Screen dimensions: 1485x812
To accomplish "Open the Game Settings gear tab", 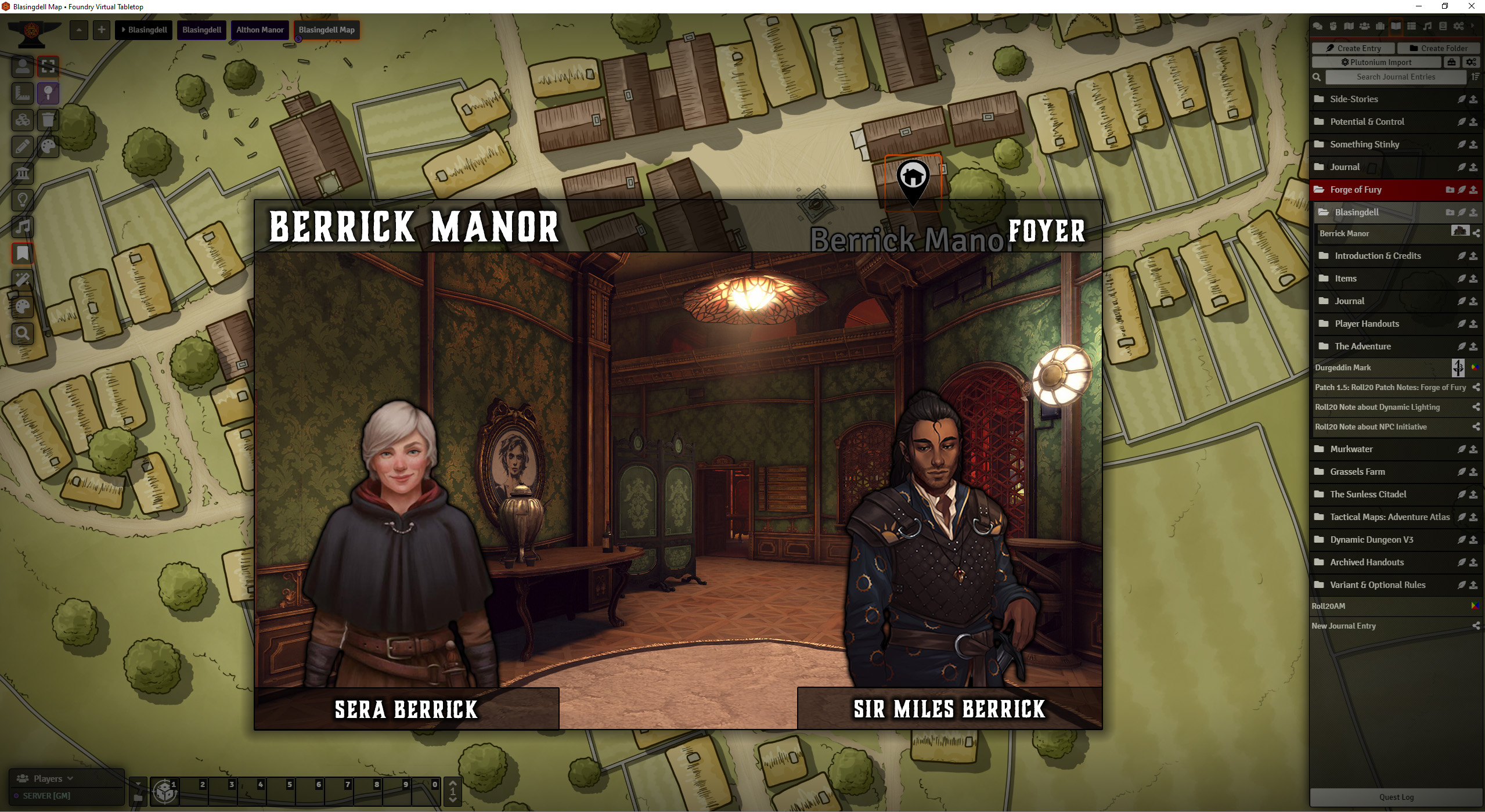I will 1459,26.
